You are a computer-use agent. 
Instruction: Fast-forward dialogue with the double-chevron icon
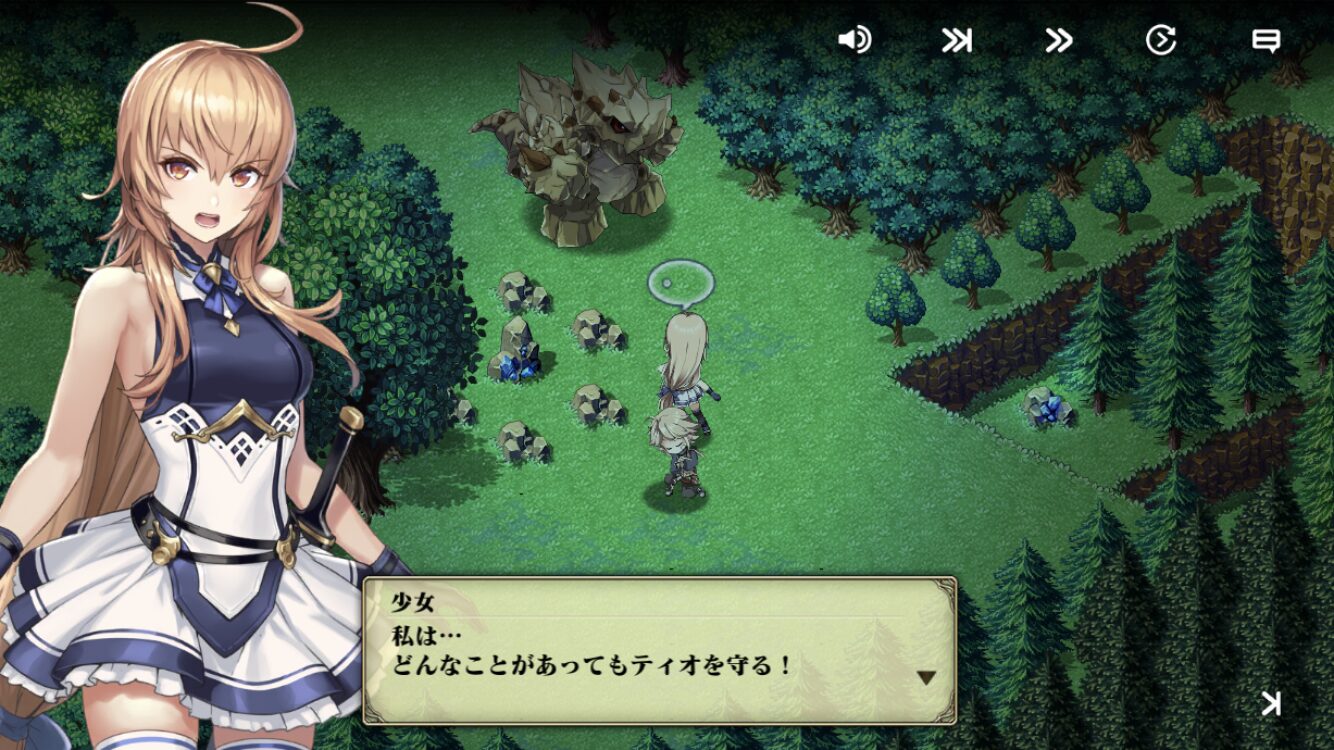tap(1058, 40)
